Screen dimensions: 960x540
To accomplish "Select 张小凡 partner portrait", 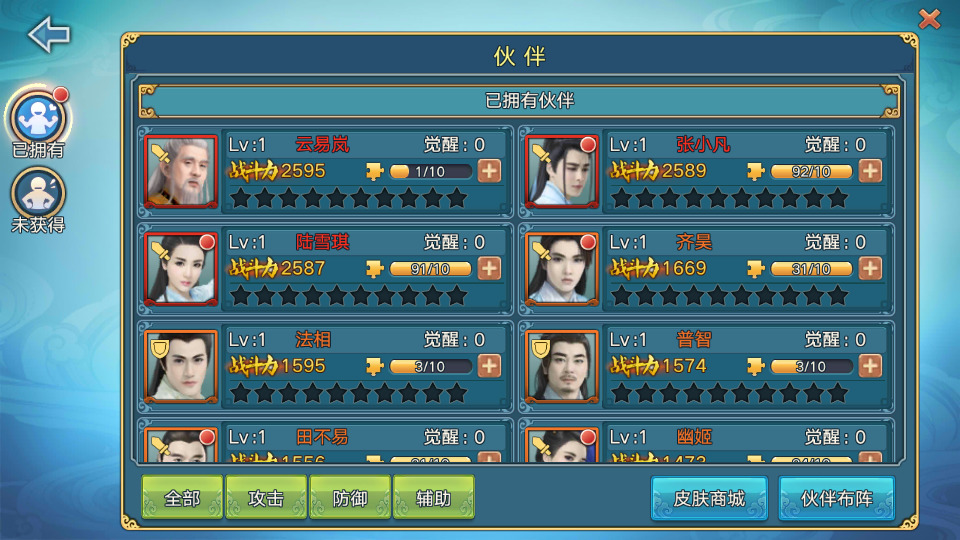I will pyautogui.click(x=562, y=171).
